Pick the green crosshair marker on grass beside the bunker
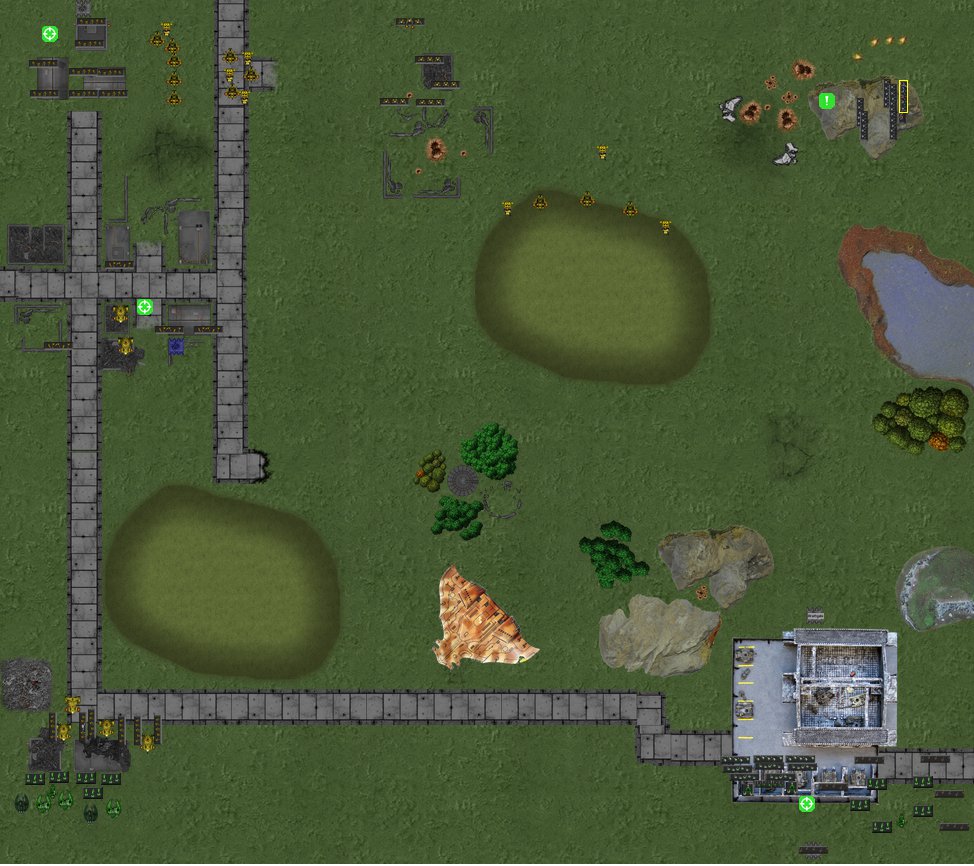Screen dimensions: 974x866 (x=50, y=34)
